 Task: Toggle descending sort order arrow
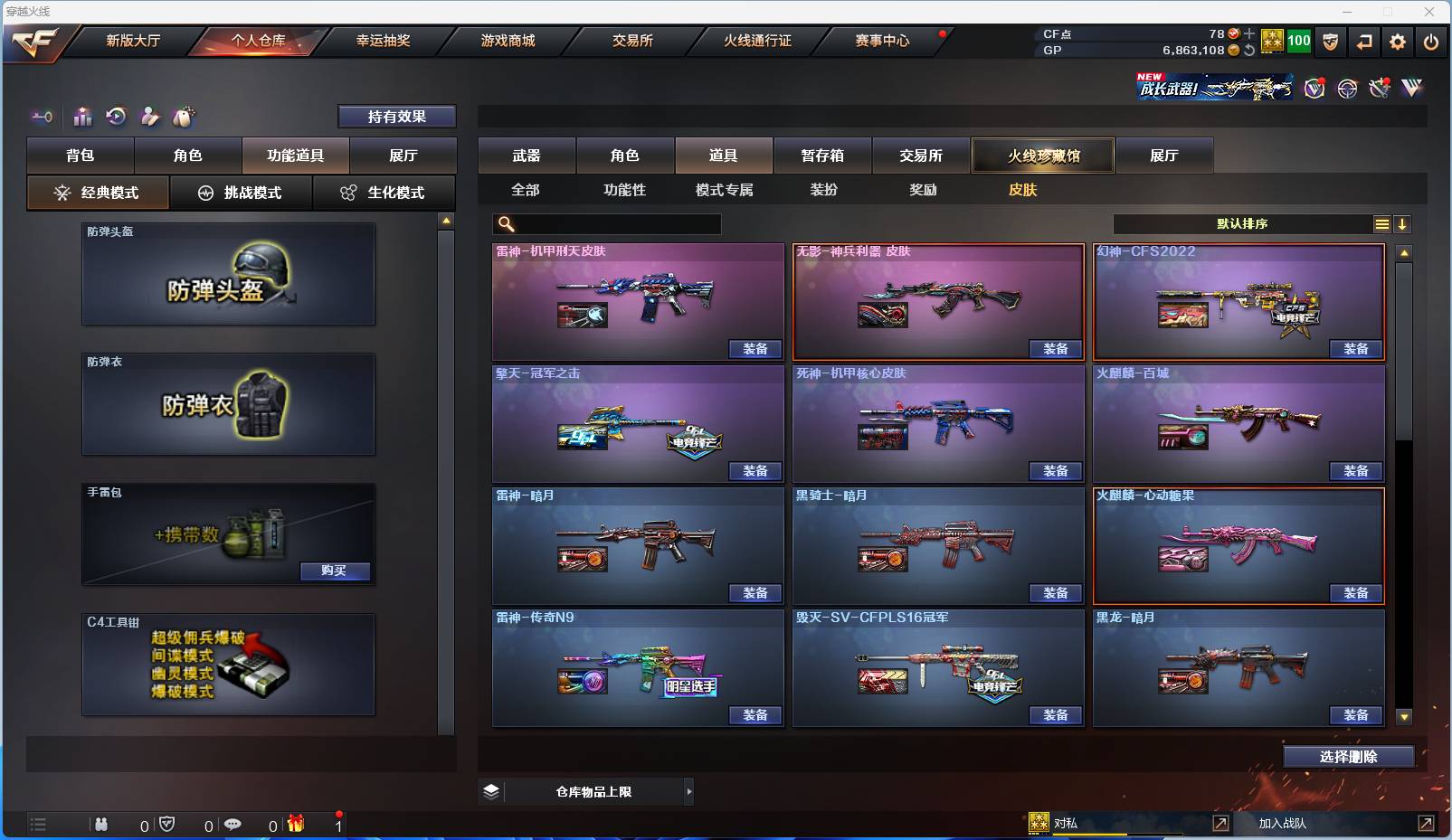[1402, 223]
